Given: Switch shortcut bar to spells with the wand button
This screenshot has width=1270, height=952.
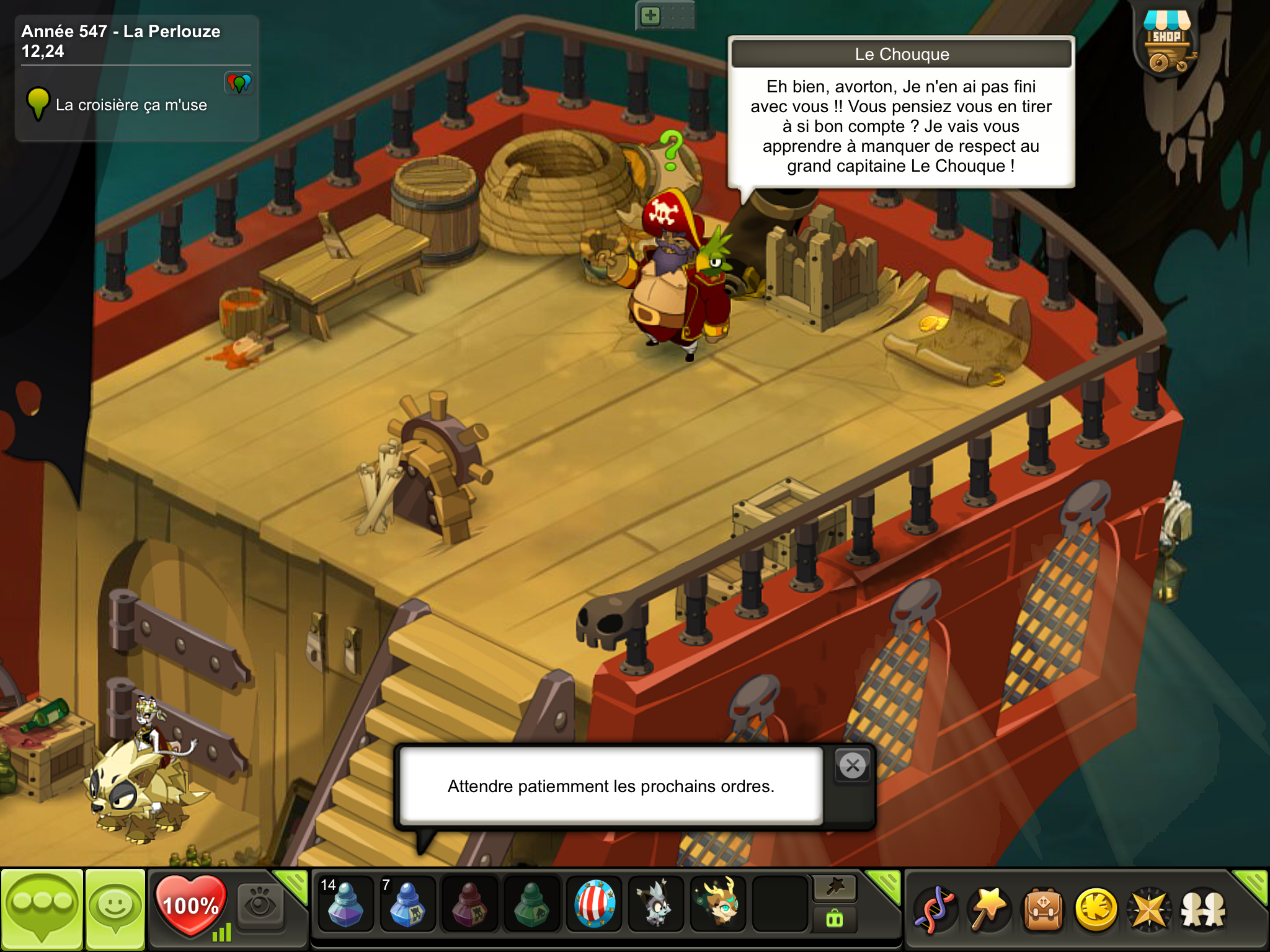Looking at the screenshot, I should click(834, 888).
